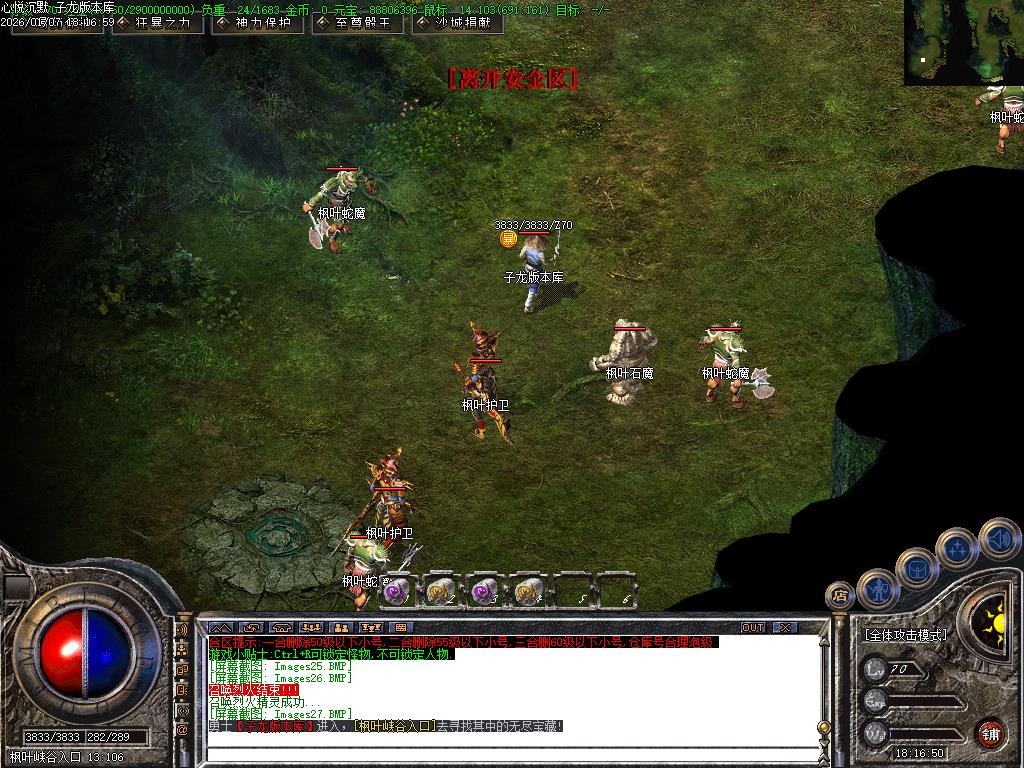Toggle sound with the speaker button
1024x768 pixels.
(998, 538)
